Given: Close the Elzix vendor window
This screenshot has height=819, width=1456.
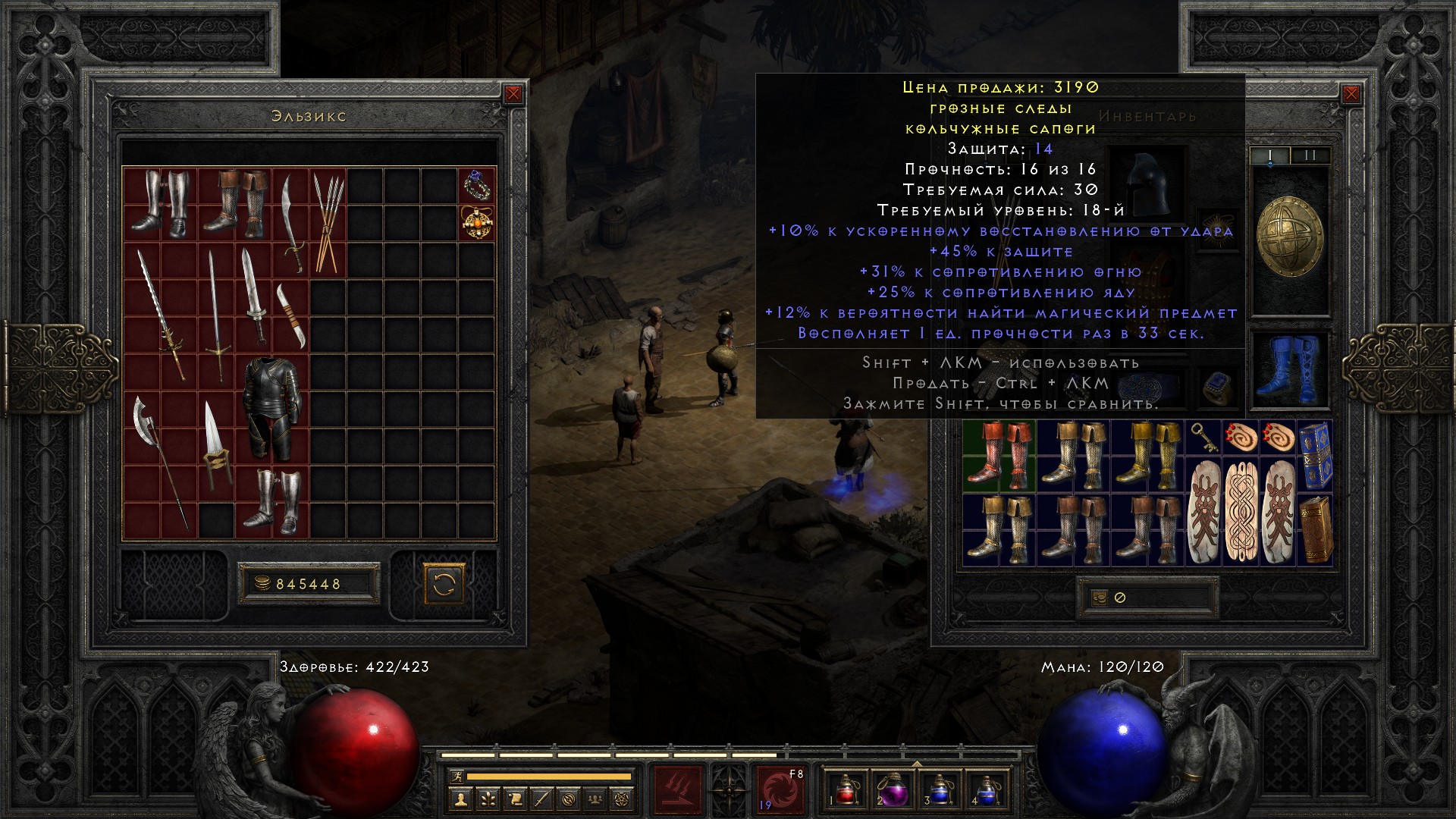Looking at the screenshot, I should 513,94.
